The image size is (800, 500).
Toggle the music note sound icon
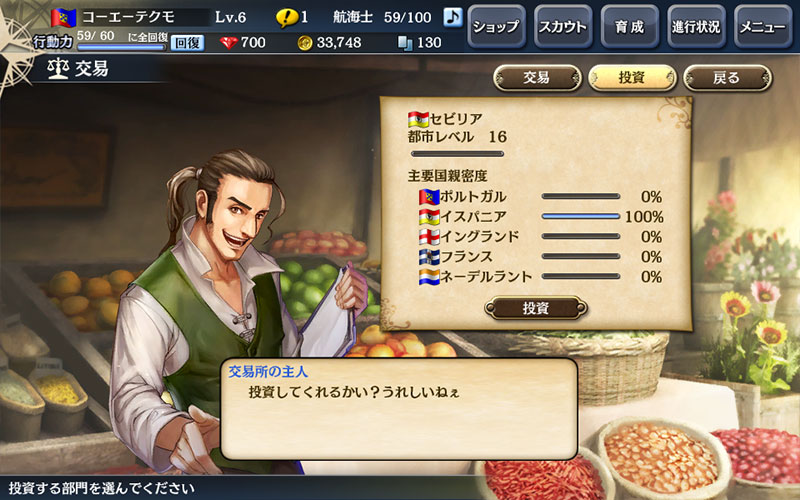pos(452,17)
